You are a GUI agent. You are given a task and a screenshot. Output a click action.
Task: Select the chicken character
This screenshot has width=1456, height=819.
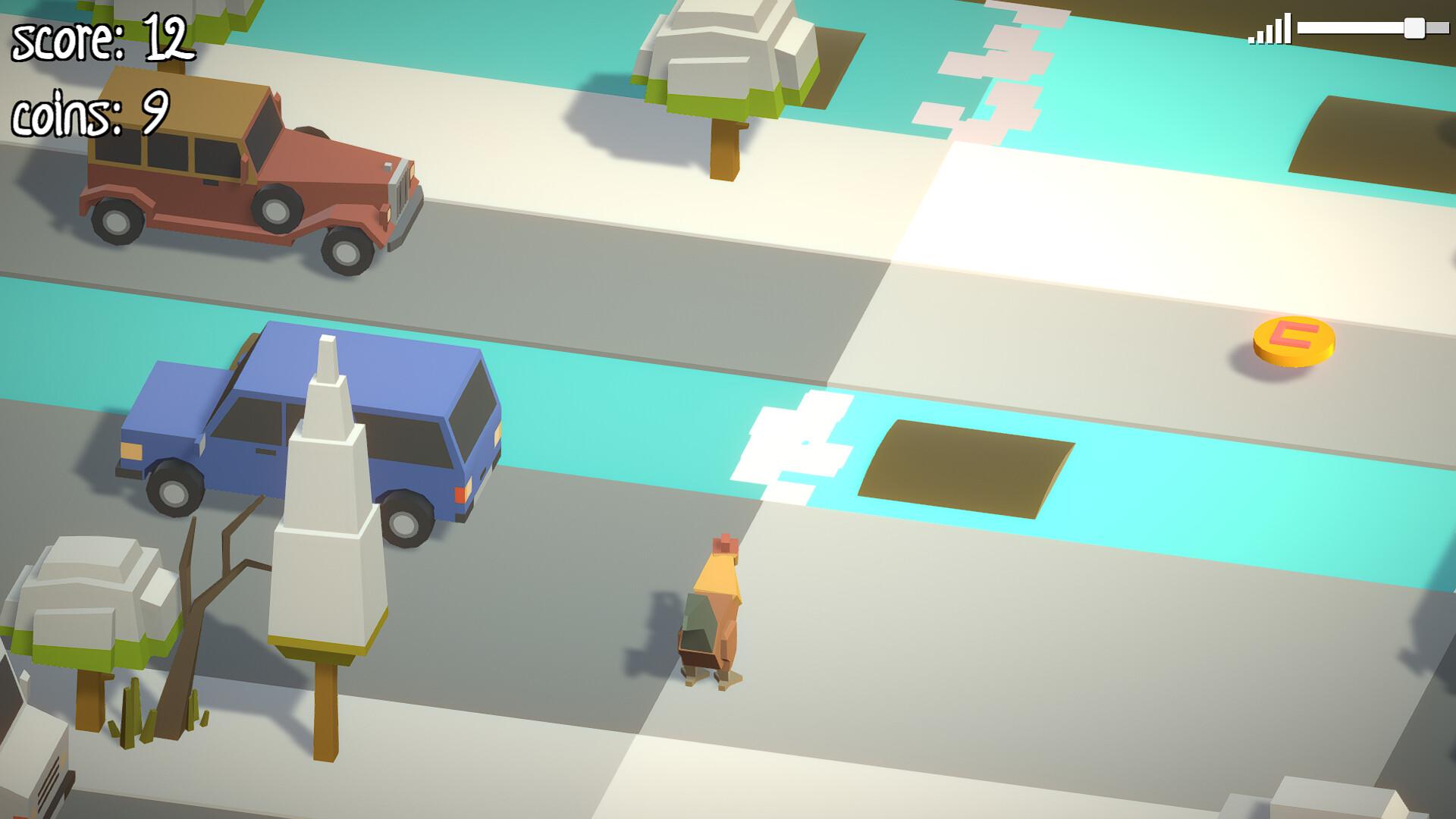pyautogui.click(x=711, y=614)
